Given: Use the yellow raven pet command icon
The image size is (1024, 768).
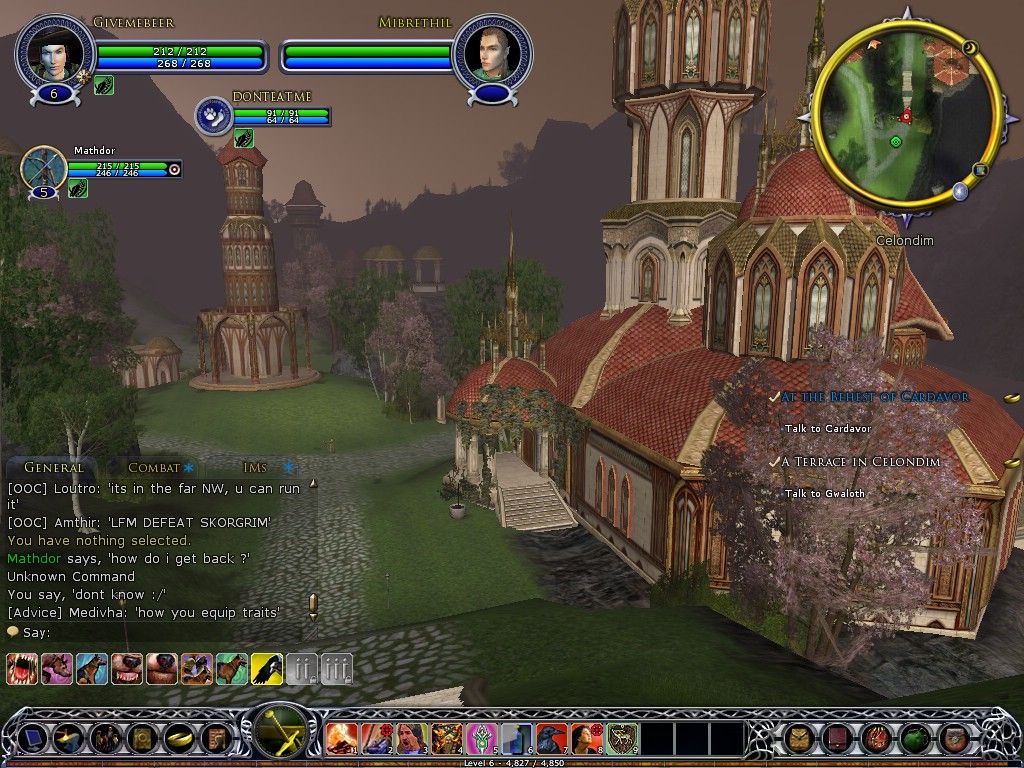Looking at the screenshot, I should click(266, 668).
